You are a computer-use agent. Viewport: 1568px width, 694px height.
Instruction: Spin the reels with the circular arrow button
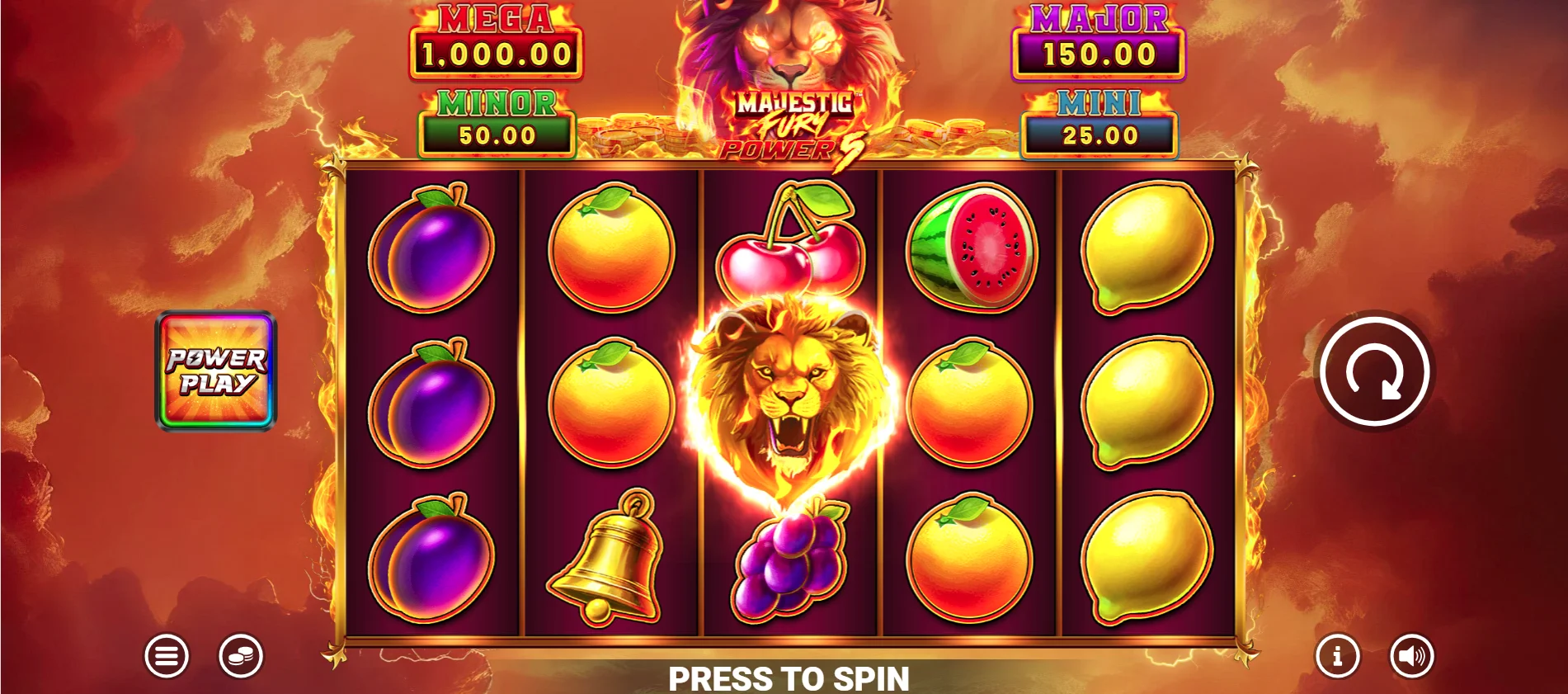pos(1374,371)
